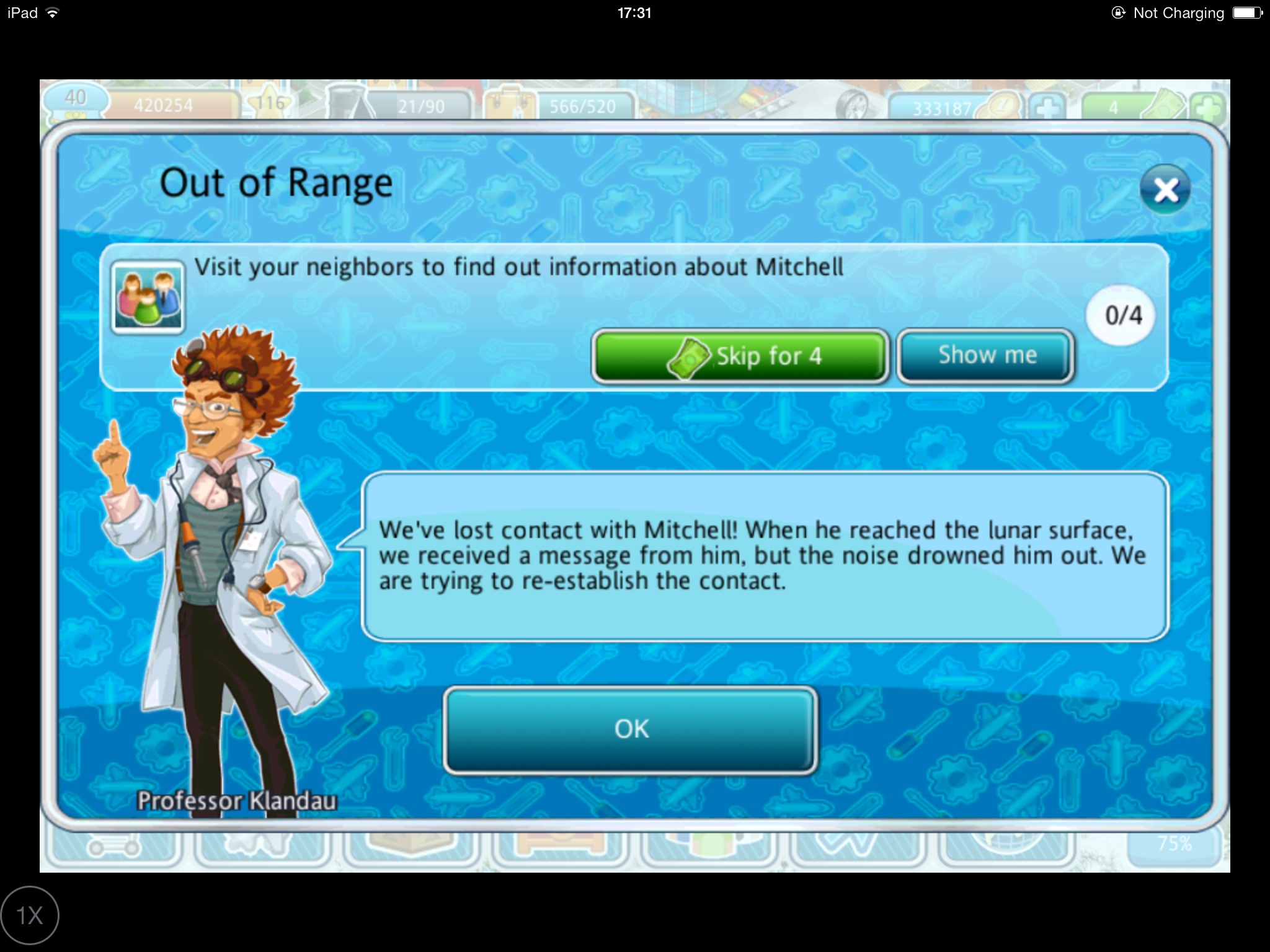
Task: Close the Out of Range dialog
Action: (x=1165, y=190)
